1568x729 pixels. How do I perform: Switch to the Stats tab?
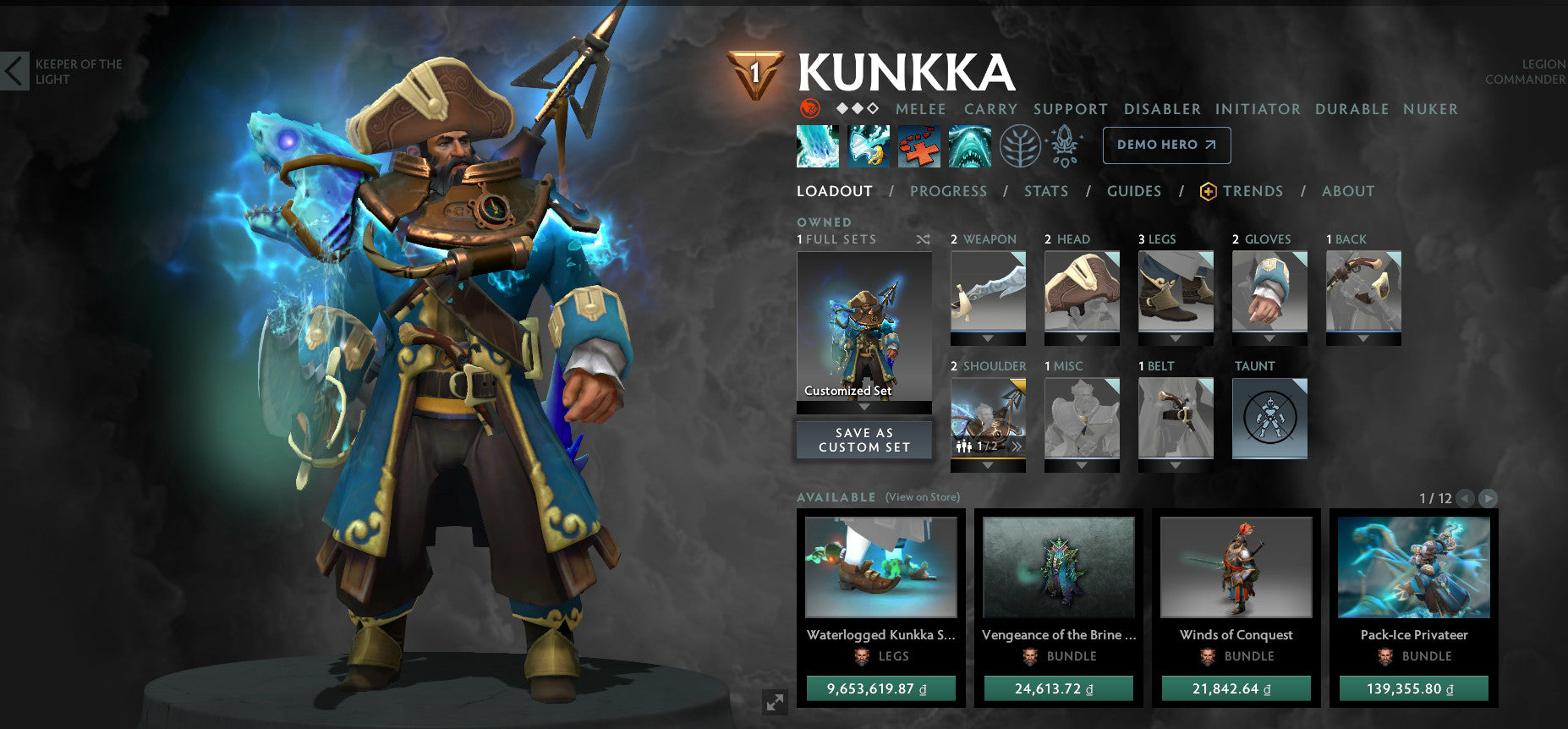(x=1046, y=191)
